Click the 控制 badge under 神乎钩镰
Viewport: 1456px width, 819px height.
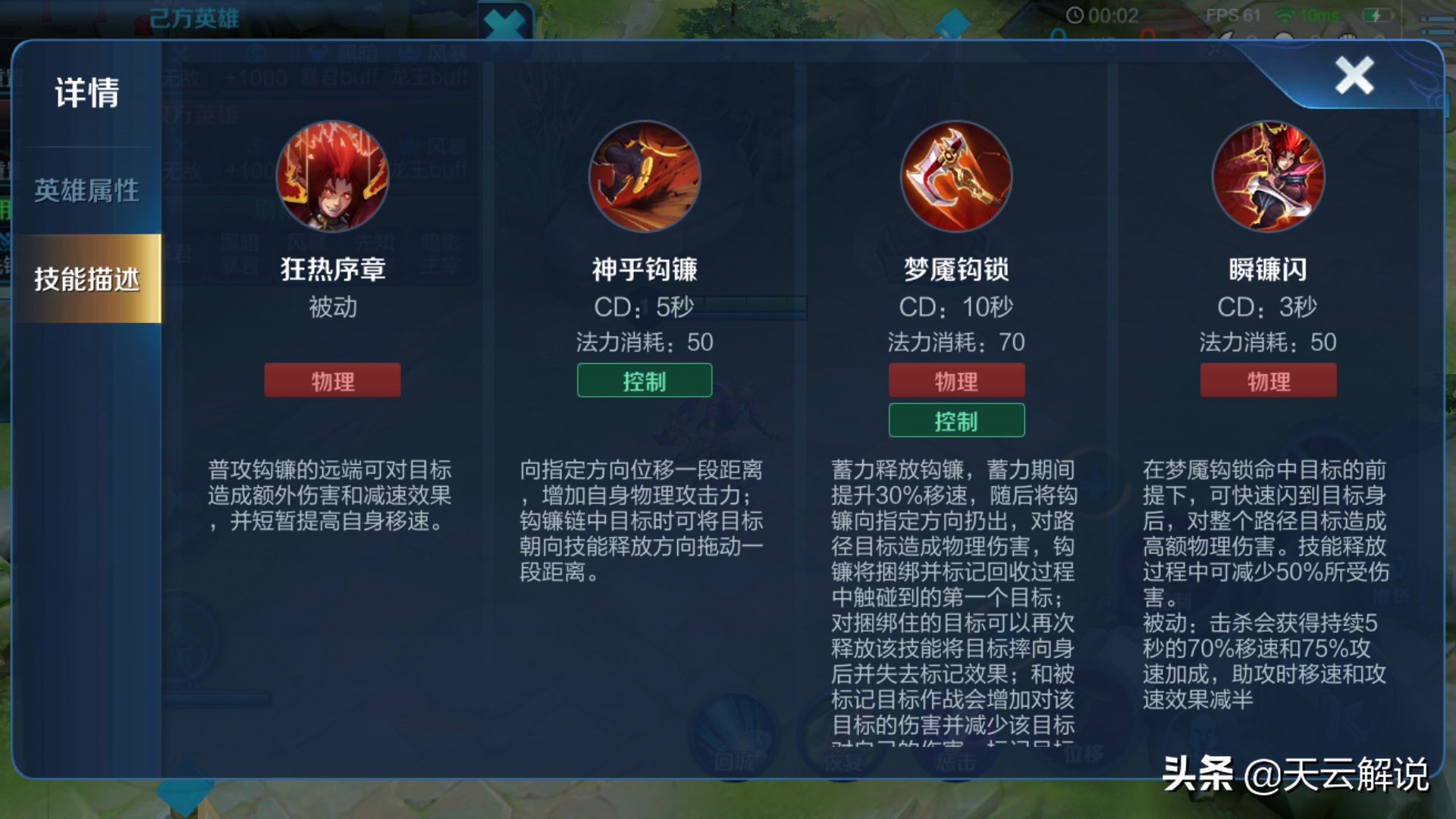(x=644, y=381)
